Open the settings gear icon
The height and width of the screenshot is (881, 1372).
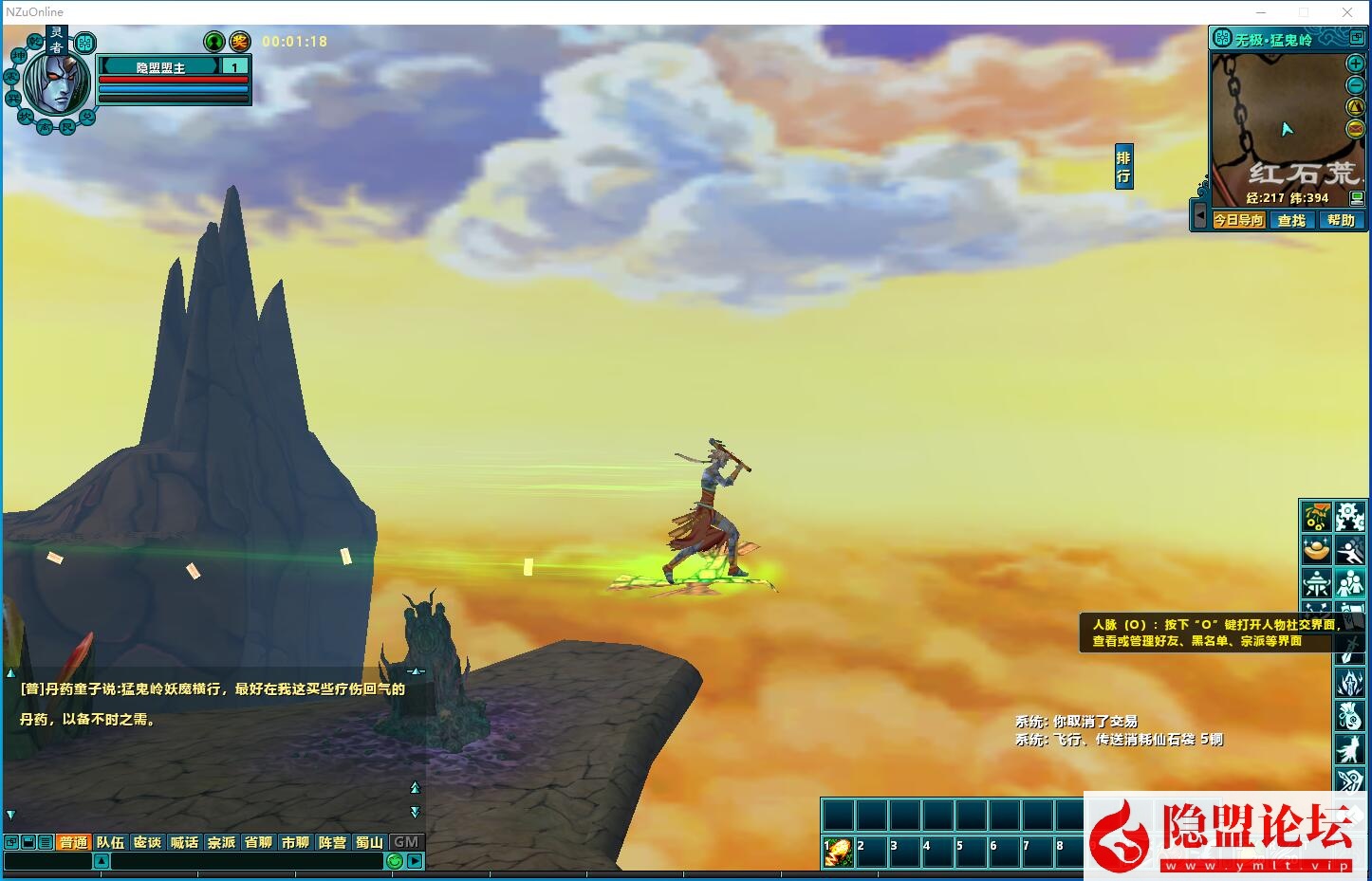(1349, 517)
